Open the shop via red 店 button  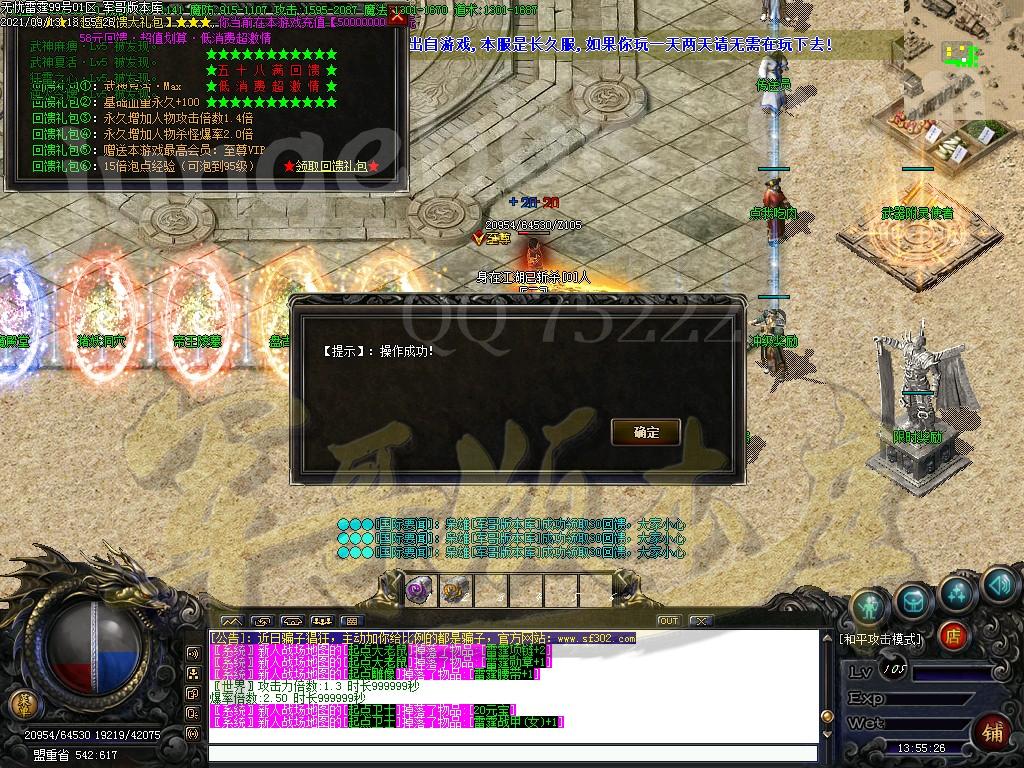click(954, 634)
